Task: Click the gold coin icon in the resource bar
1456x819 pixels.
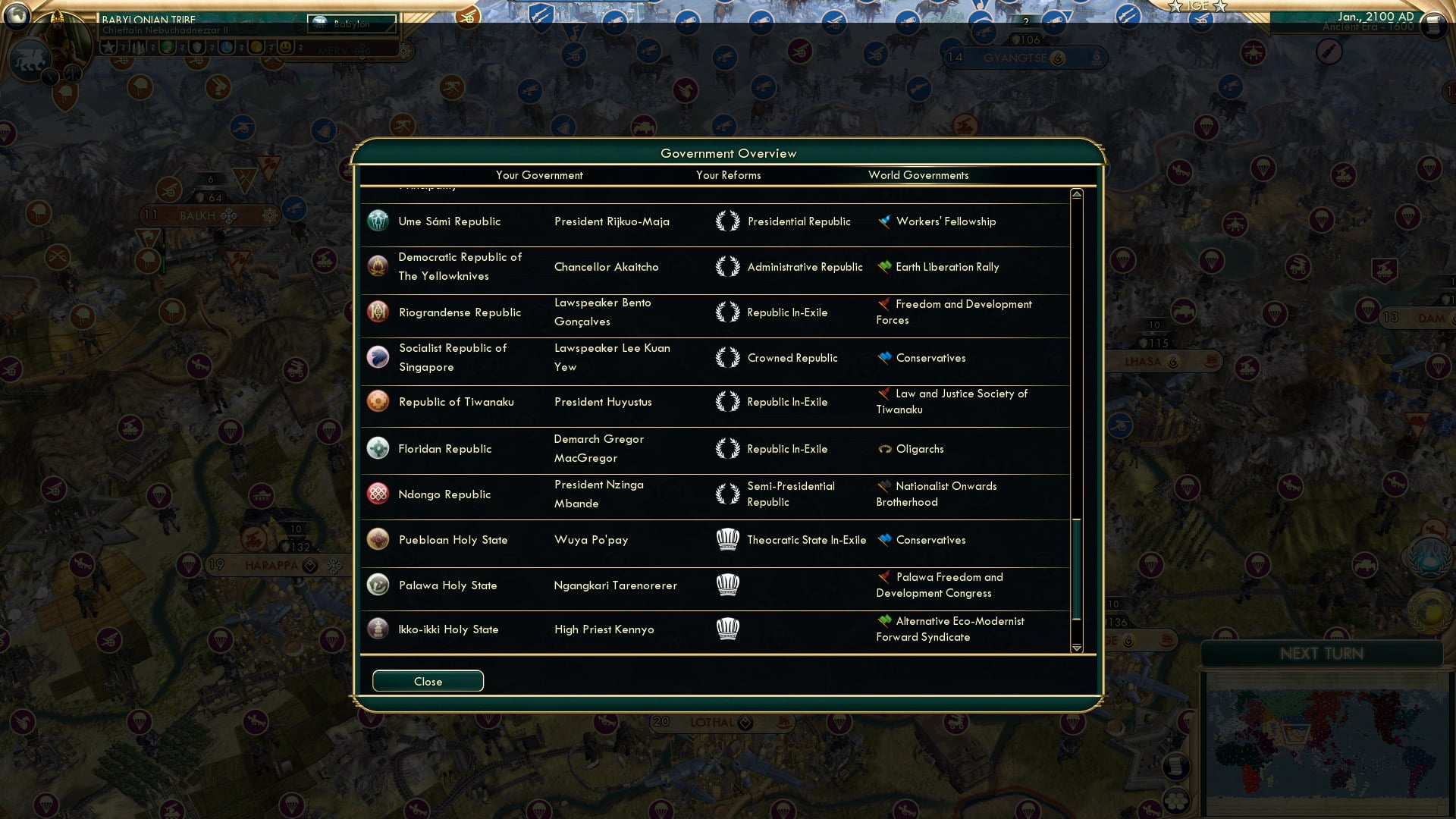Action: click(257, 47)
